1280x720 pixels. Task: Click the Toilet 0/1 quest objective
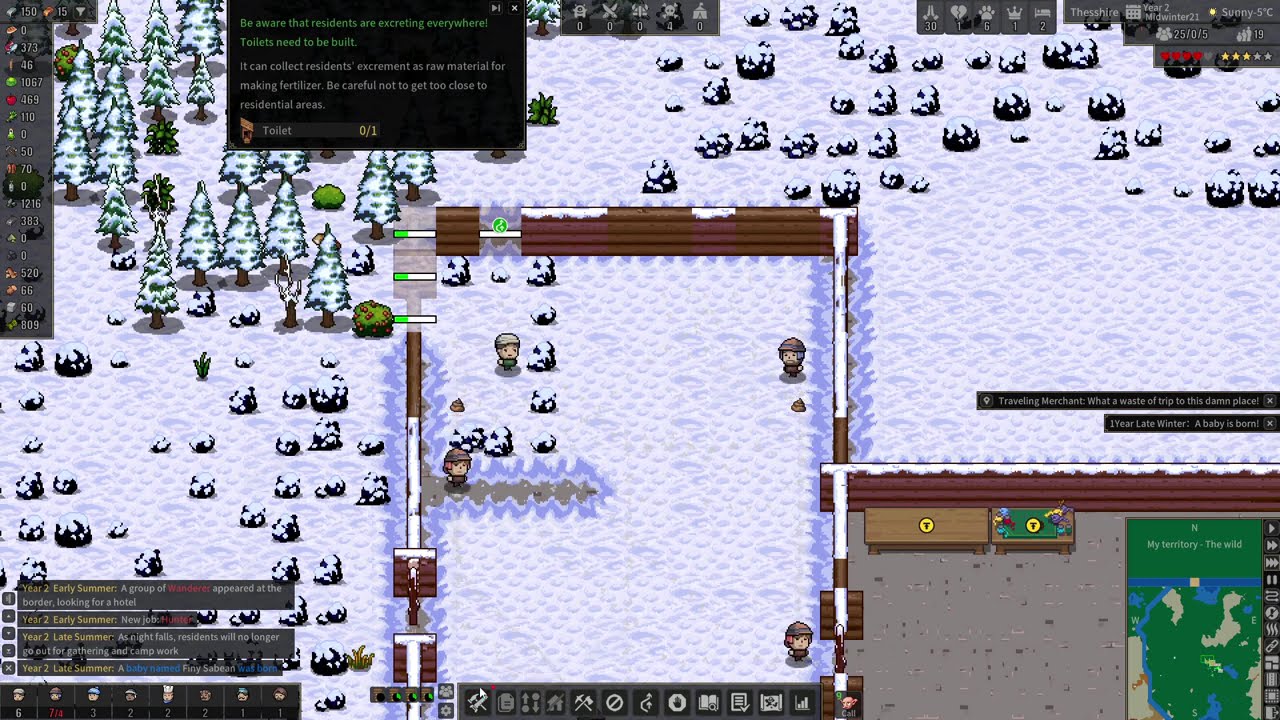point(320,131)
